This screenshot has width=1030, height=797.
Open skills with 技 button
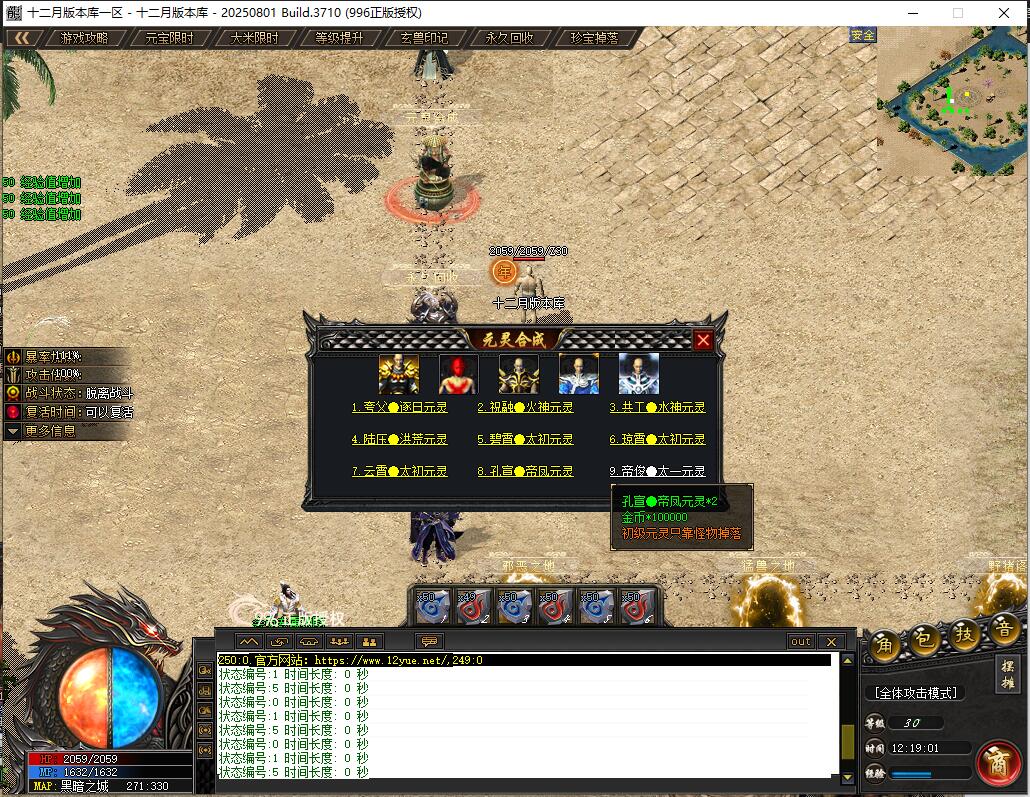(x=963, y=634)
